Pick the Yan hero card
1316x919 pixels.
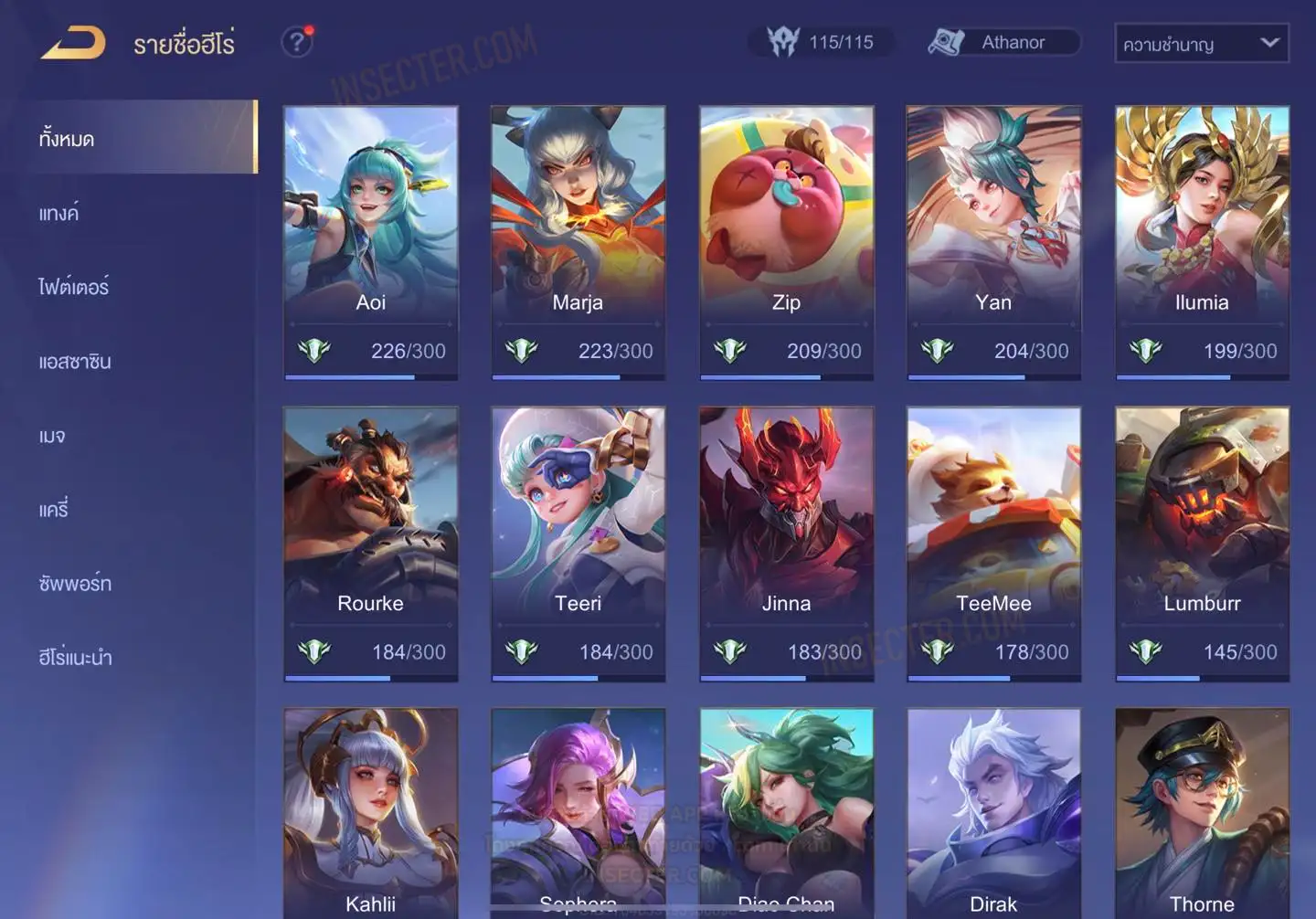point(993,241)
